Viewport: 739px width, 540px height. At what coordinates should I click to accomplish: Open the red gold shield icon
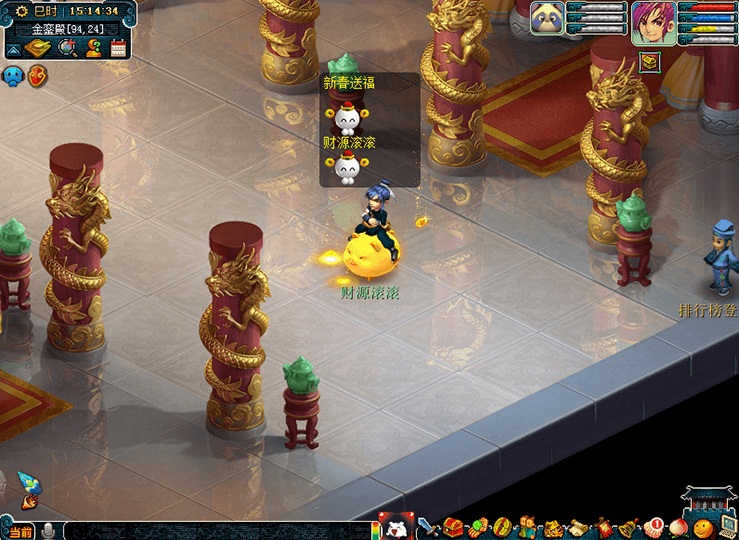38,75
